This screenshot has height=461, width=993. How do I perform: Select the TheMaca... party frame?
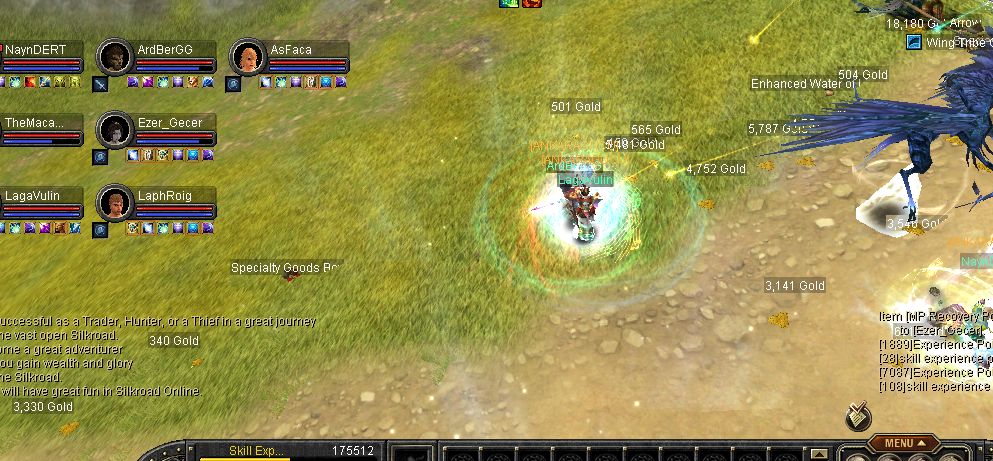click(x=40, y=130)
